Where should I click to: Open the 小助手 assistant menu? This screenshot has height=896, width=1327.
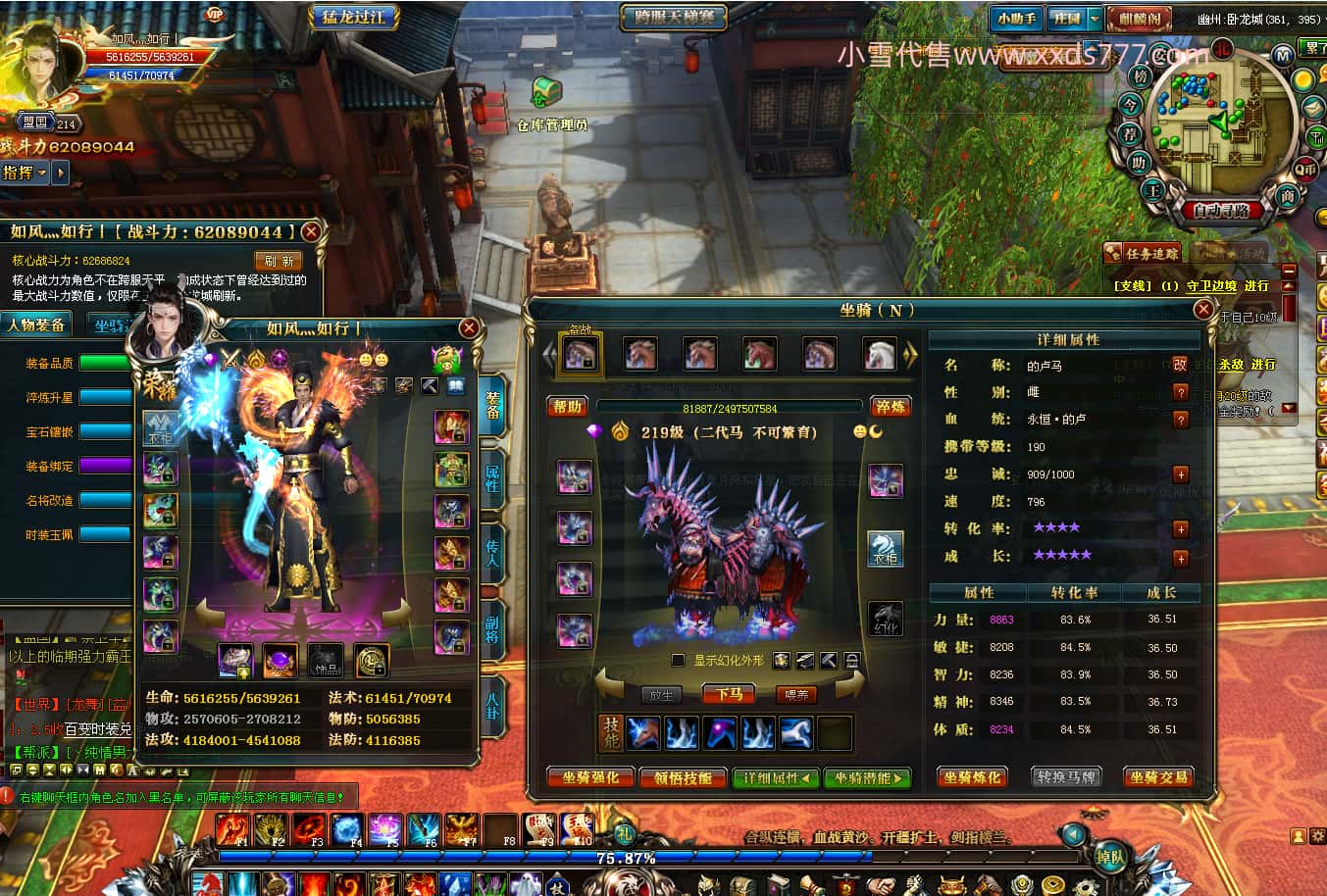[x=1016, y=19]
